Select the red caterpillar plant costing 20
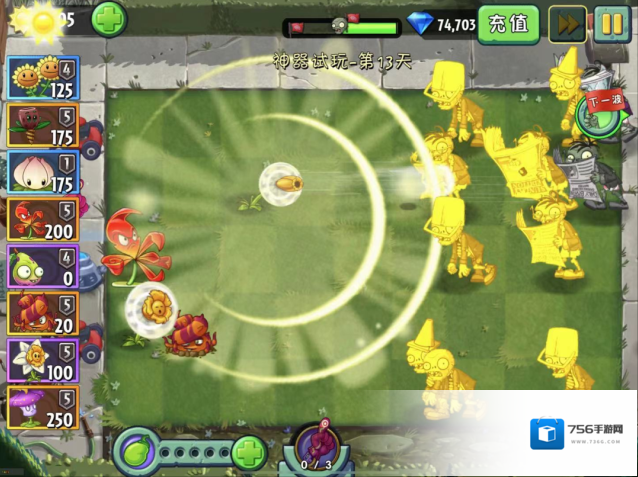Screen dimensions: 638x477 (42, 313)
